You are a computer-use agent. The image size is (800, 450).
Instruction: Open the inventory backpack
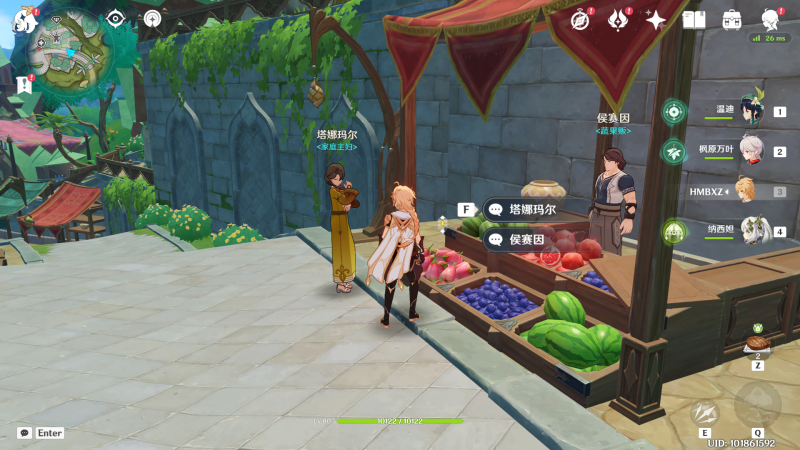[x=732, y=19]
